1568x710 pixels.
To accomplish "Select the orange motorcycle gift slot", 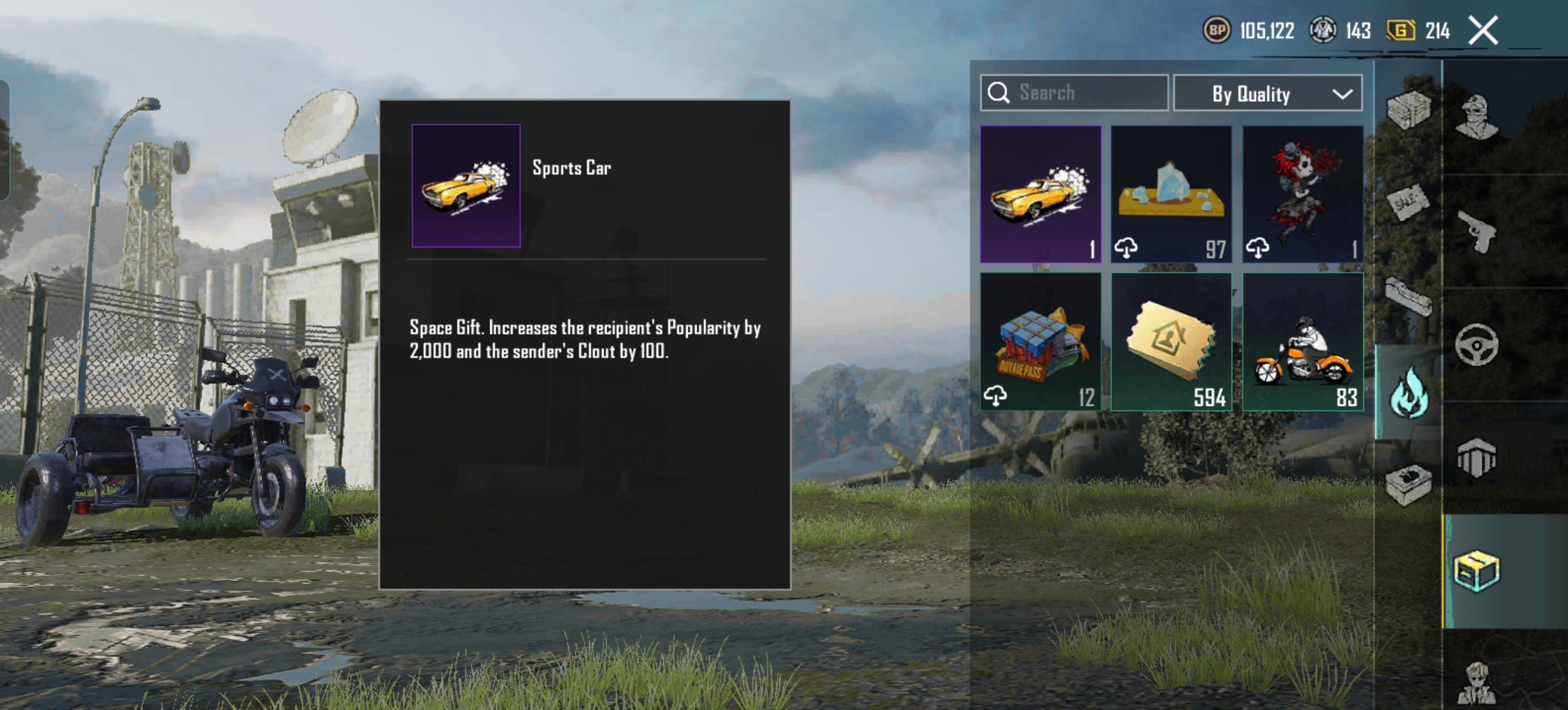I will pyautogui.click(x=1303, y=341).
